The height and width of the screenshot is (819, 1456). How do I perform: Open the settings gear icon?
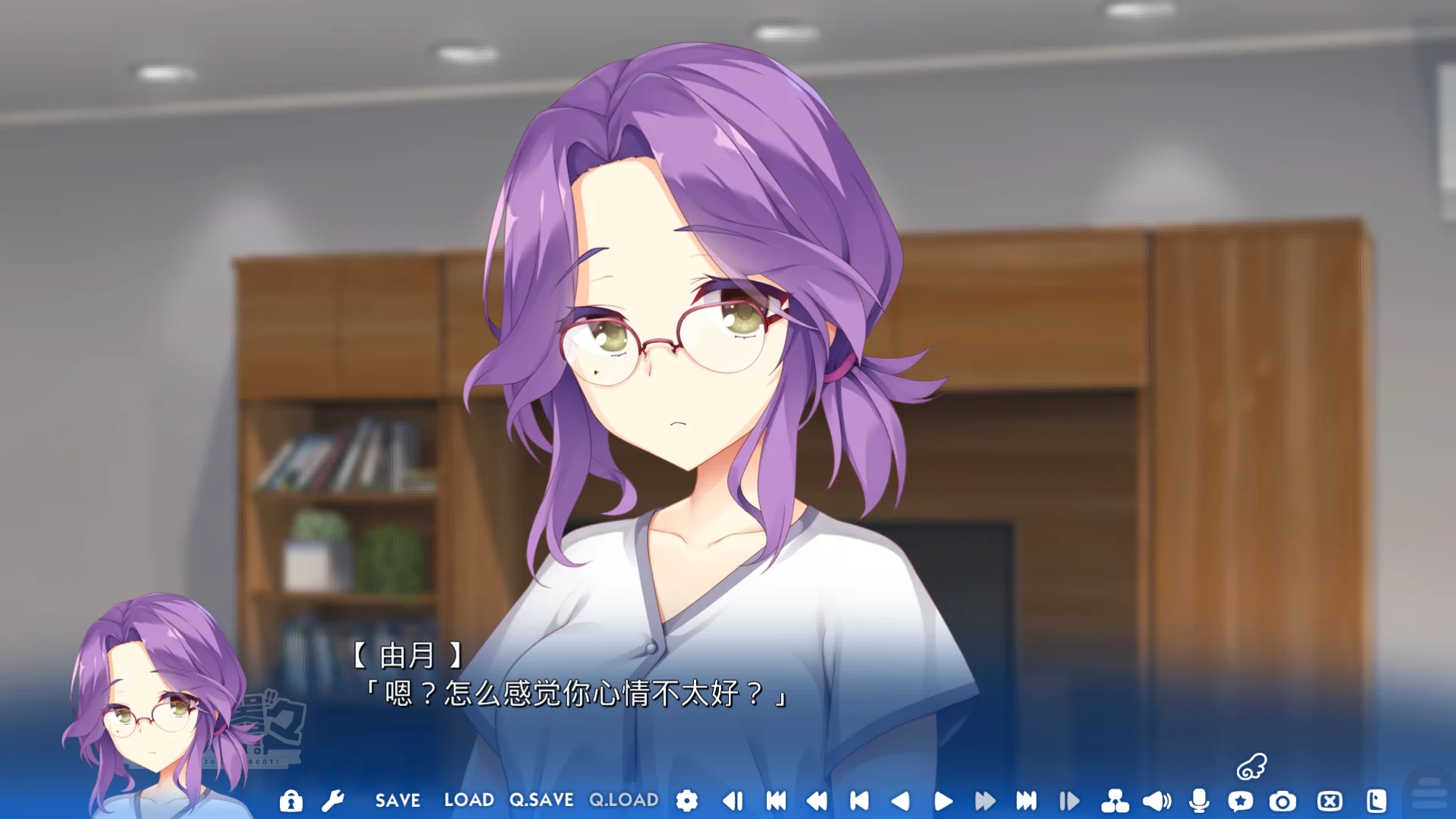686,800
